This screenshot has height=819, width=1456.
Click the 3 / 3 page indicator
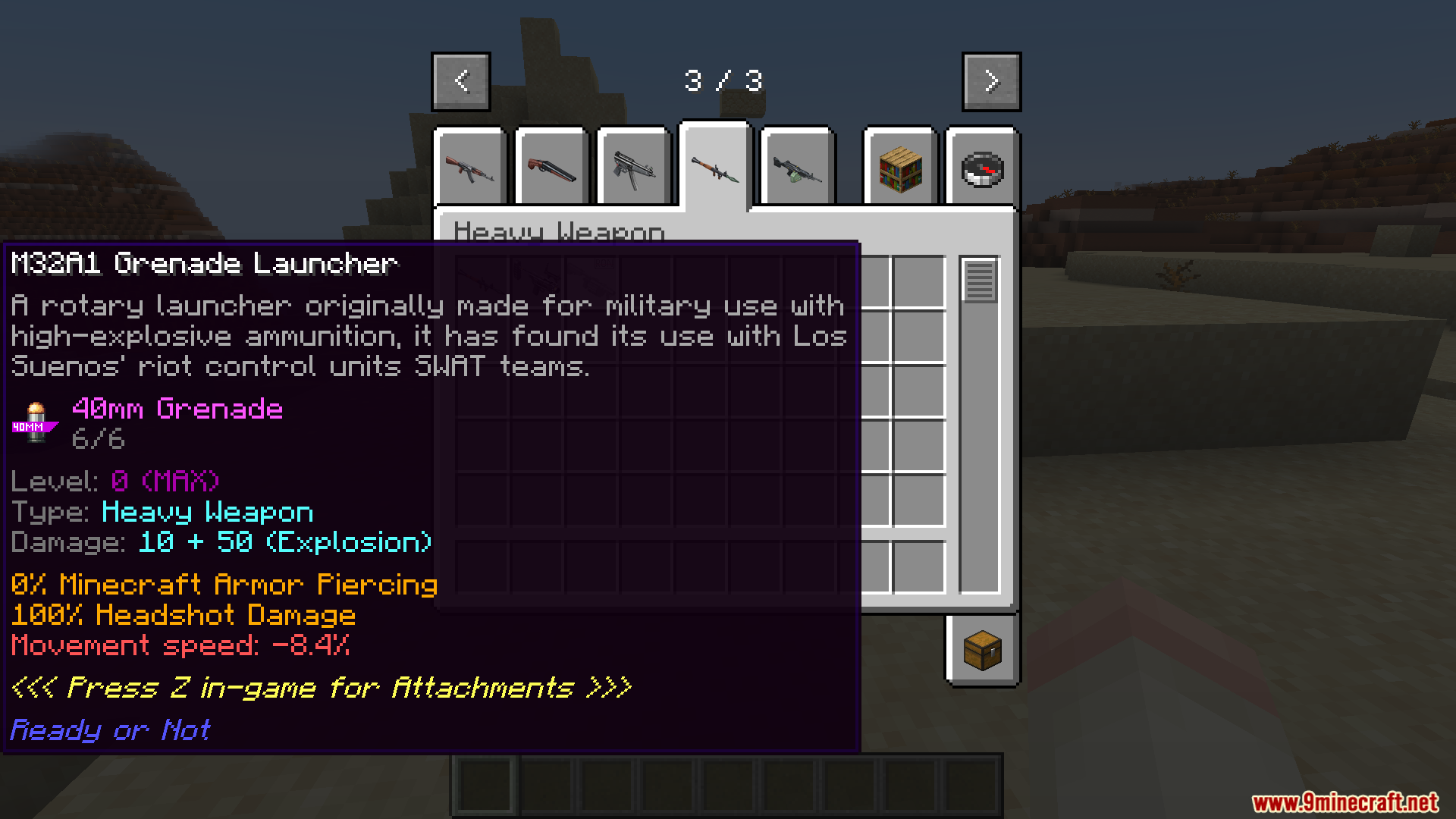point(724,80)
